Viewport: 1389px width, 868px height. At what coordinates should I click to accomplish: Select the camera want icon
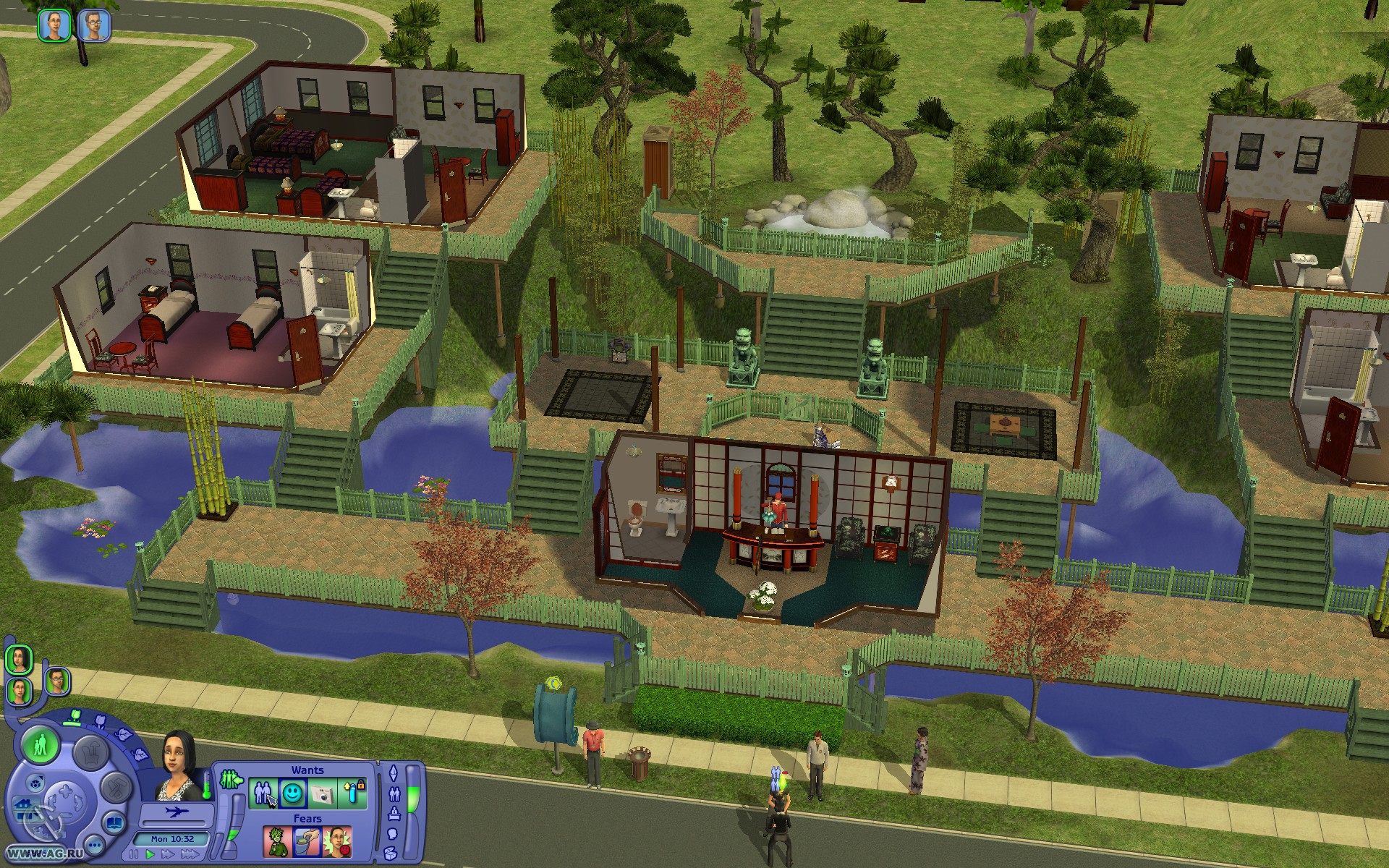point(321,793)
